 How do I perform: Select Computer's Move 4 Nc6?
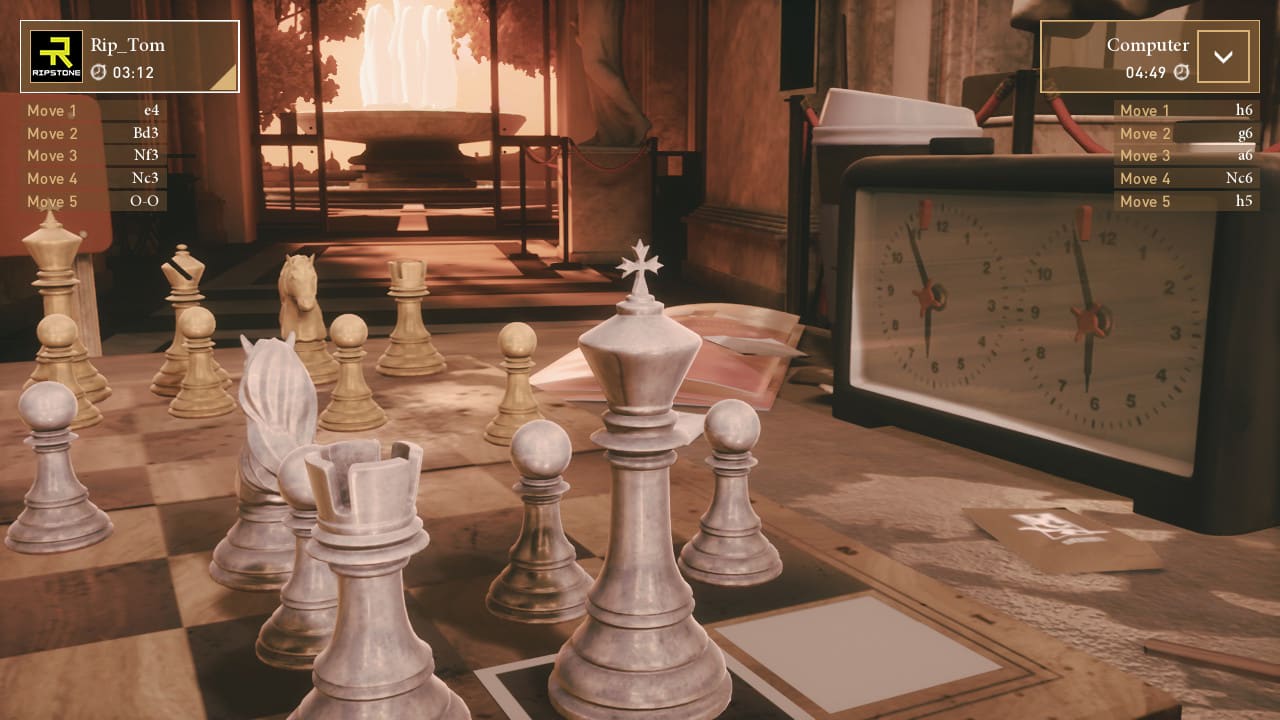point(1187,178)
